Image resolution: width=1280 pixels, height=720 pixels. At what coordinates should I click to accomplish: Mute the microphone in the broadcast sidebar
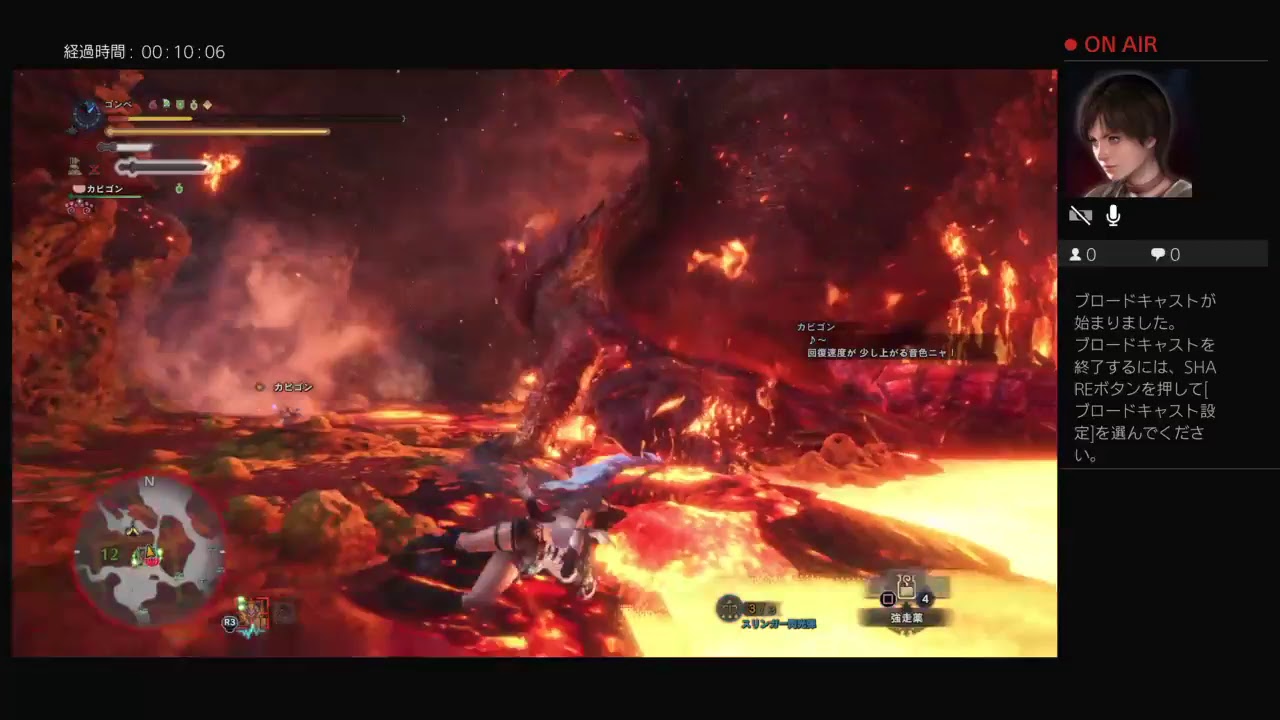point(1112,215)
